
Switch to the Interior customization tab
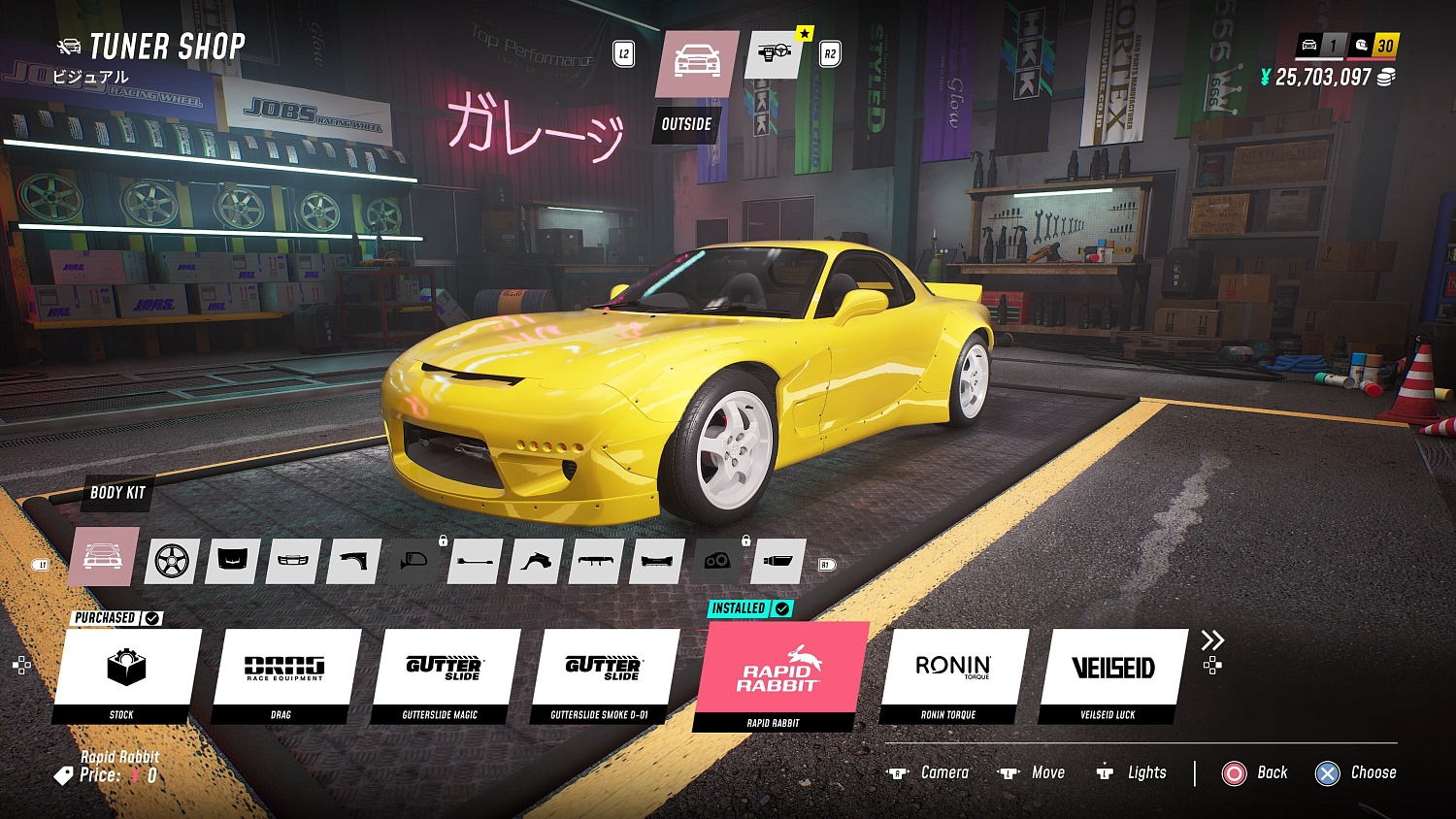pos(772,55)
